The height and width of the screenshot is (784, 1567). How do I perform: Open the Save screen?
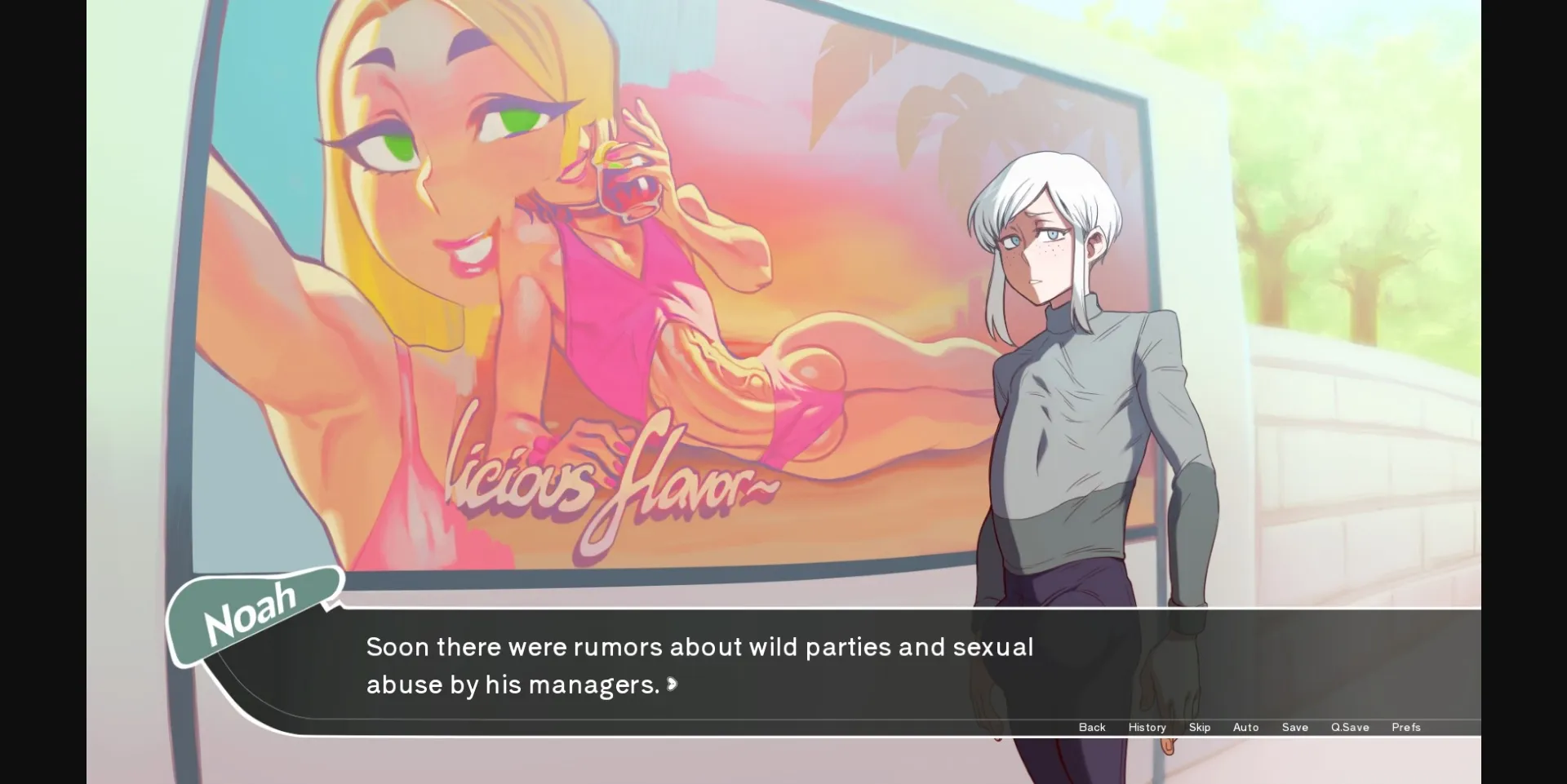tap(1295, 727)
